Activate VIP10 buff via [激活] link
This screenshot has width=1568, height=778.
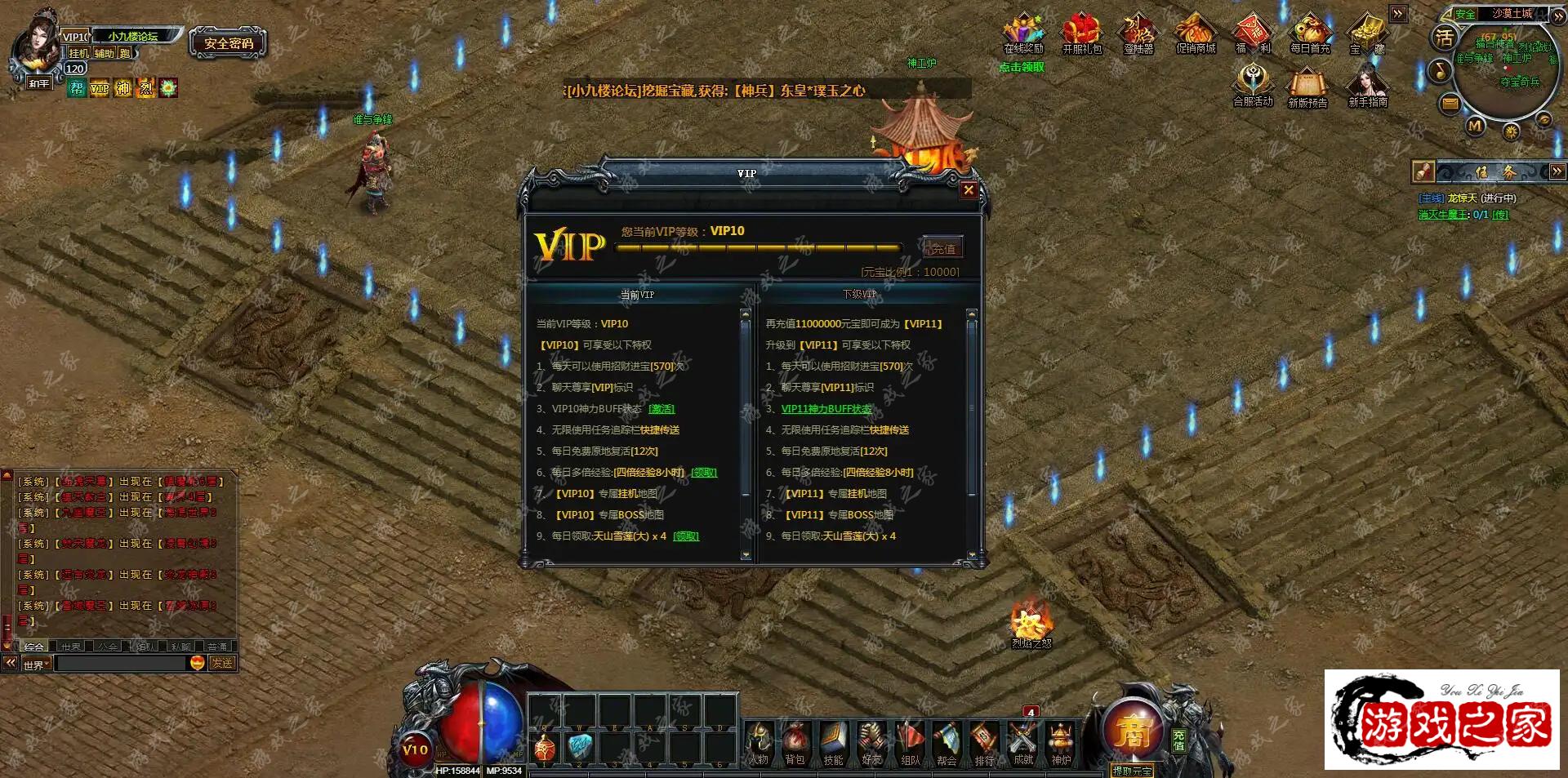[661, 409]
